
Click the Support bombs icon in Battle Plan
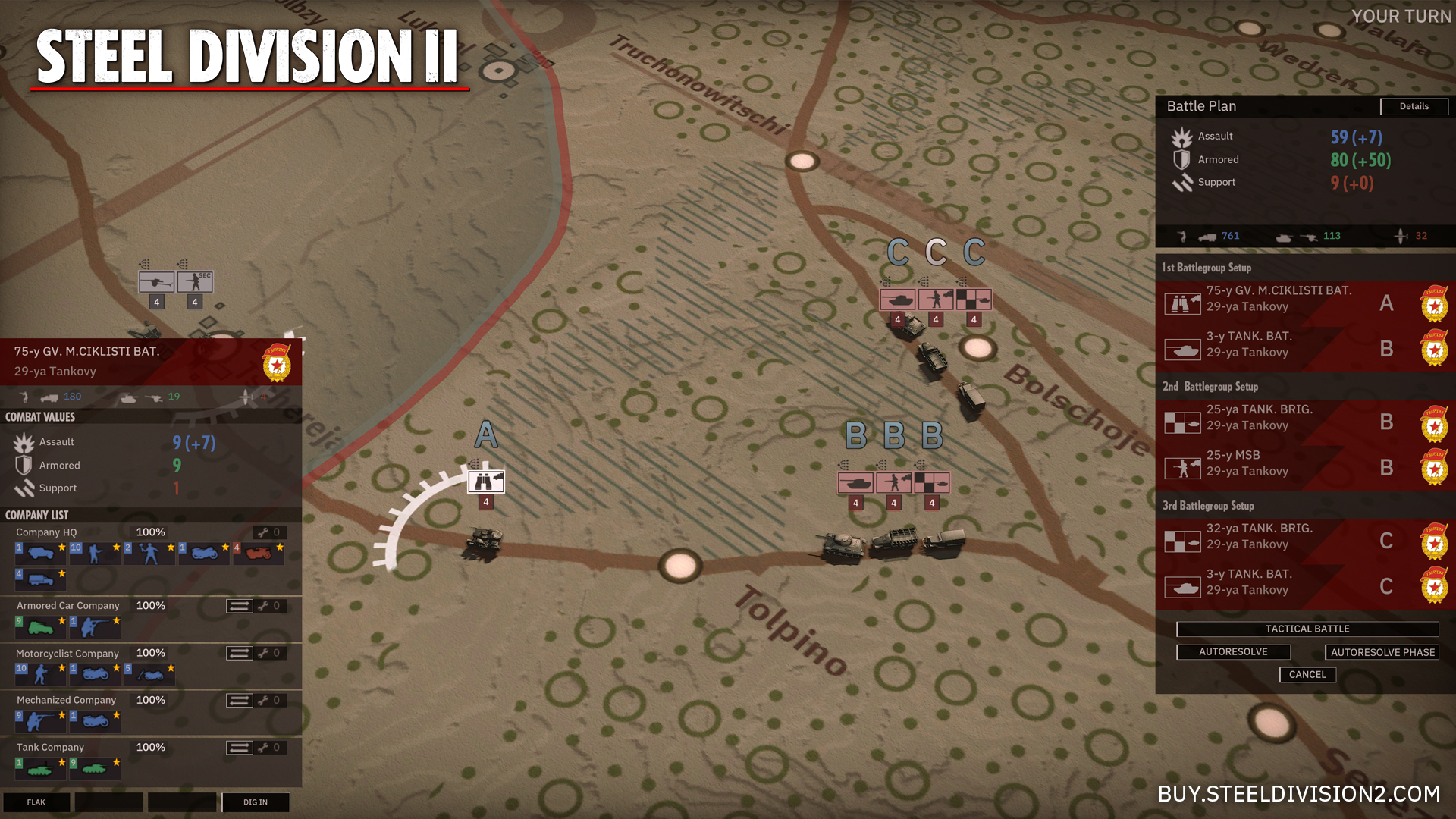1183,182
